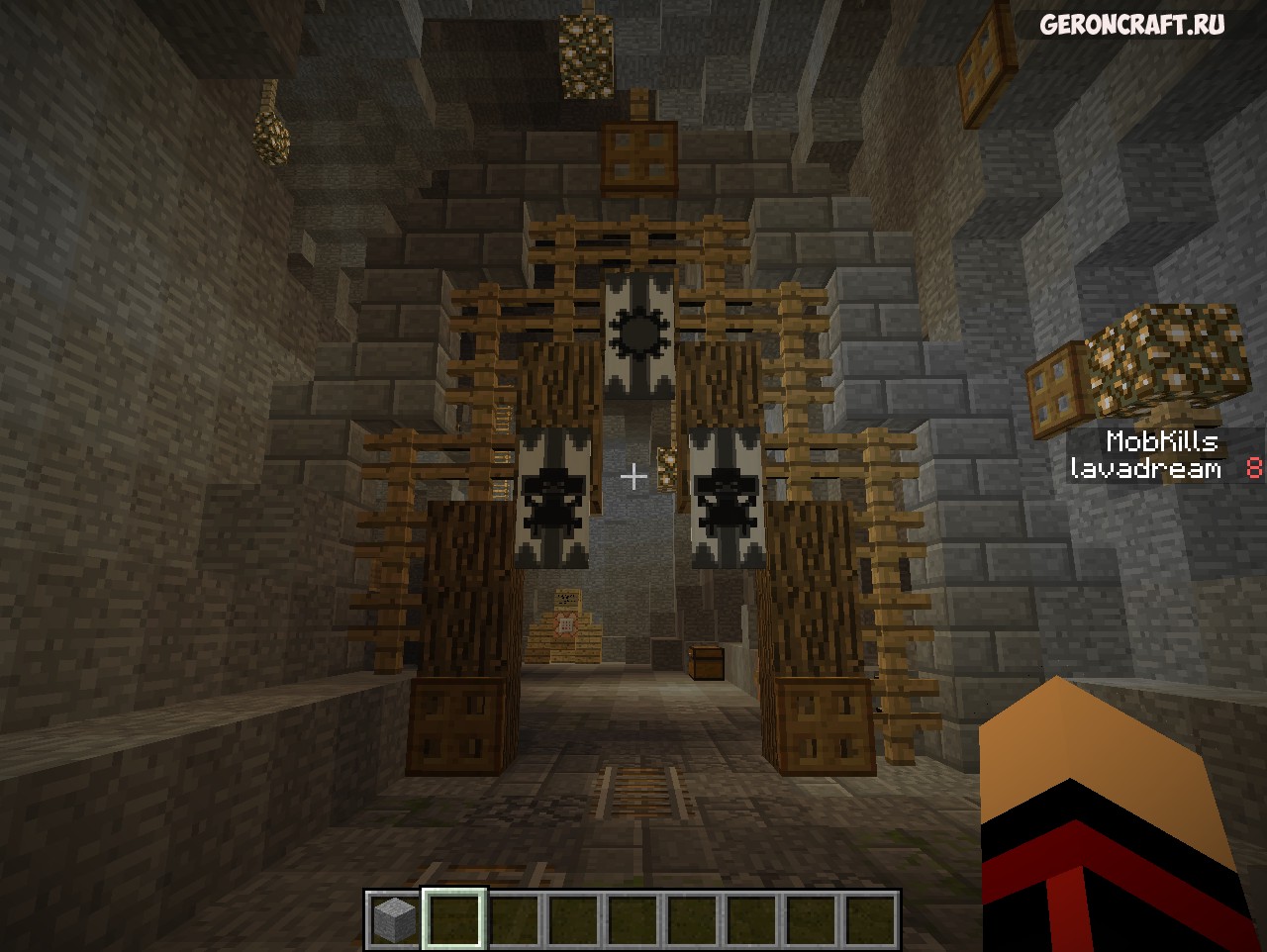Click the highlighted empty hotbar slot
This screenshot has height=952, width=1267.
pyautogui.click(x=453, y=920)
